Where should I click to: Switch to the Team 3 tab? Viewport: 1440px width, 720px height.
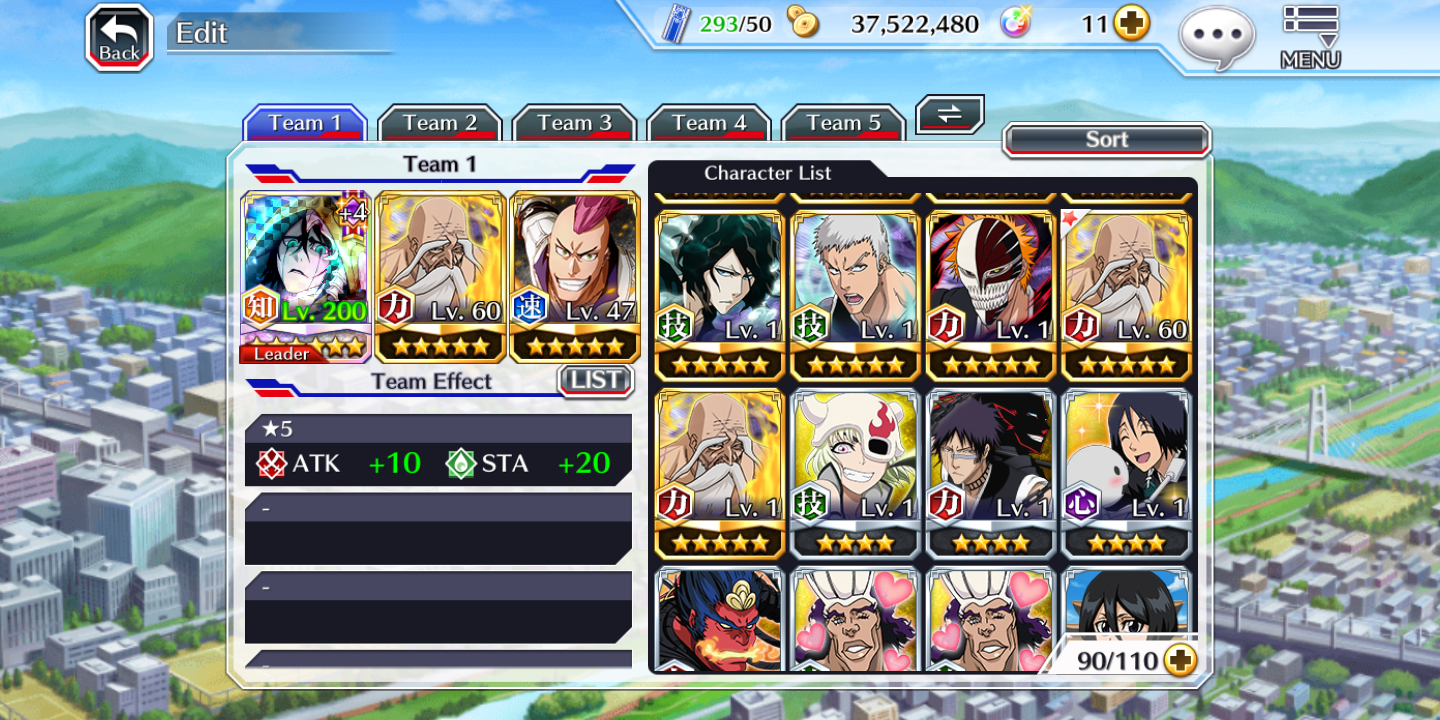pyautogui.click(x=574, y=123)
